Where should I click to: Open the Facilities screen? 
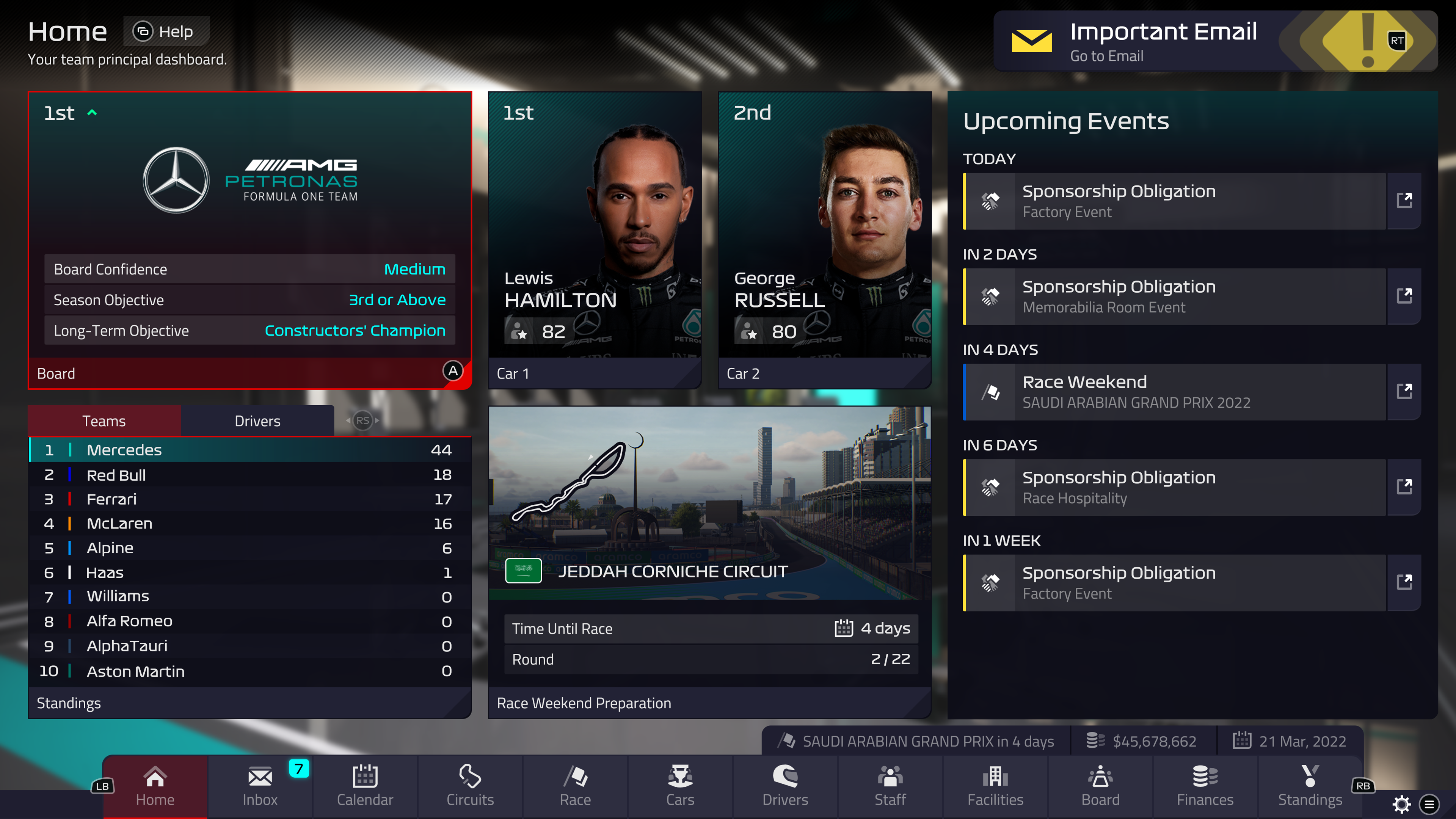pos(995,786)
